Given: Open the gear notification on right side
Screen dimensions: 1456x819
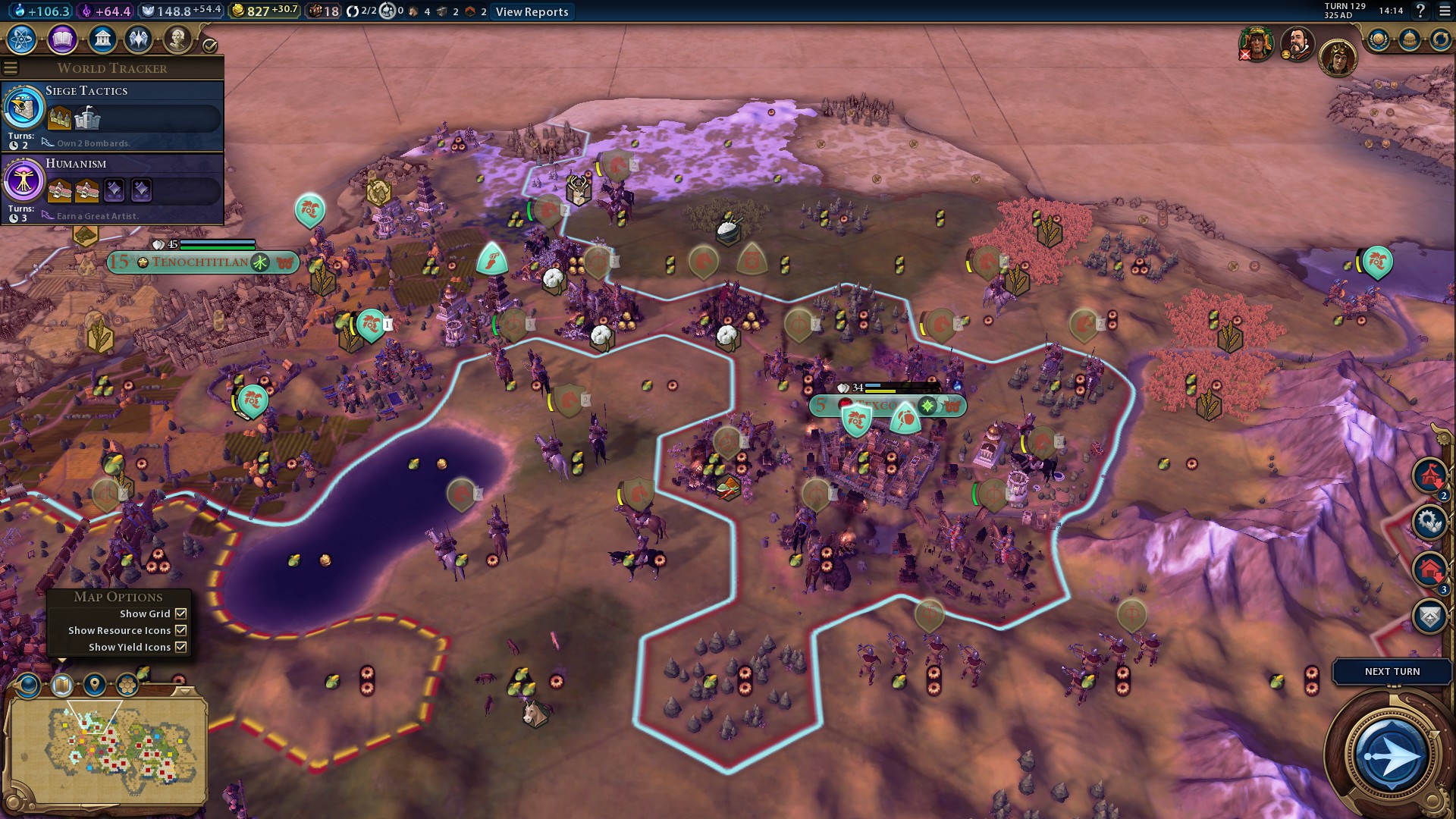Looking at the screenshot, I should pyautogui.click(x=1429, y=522).
